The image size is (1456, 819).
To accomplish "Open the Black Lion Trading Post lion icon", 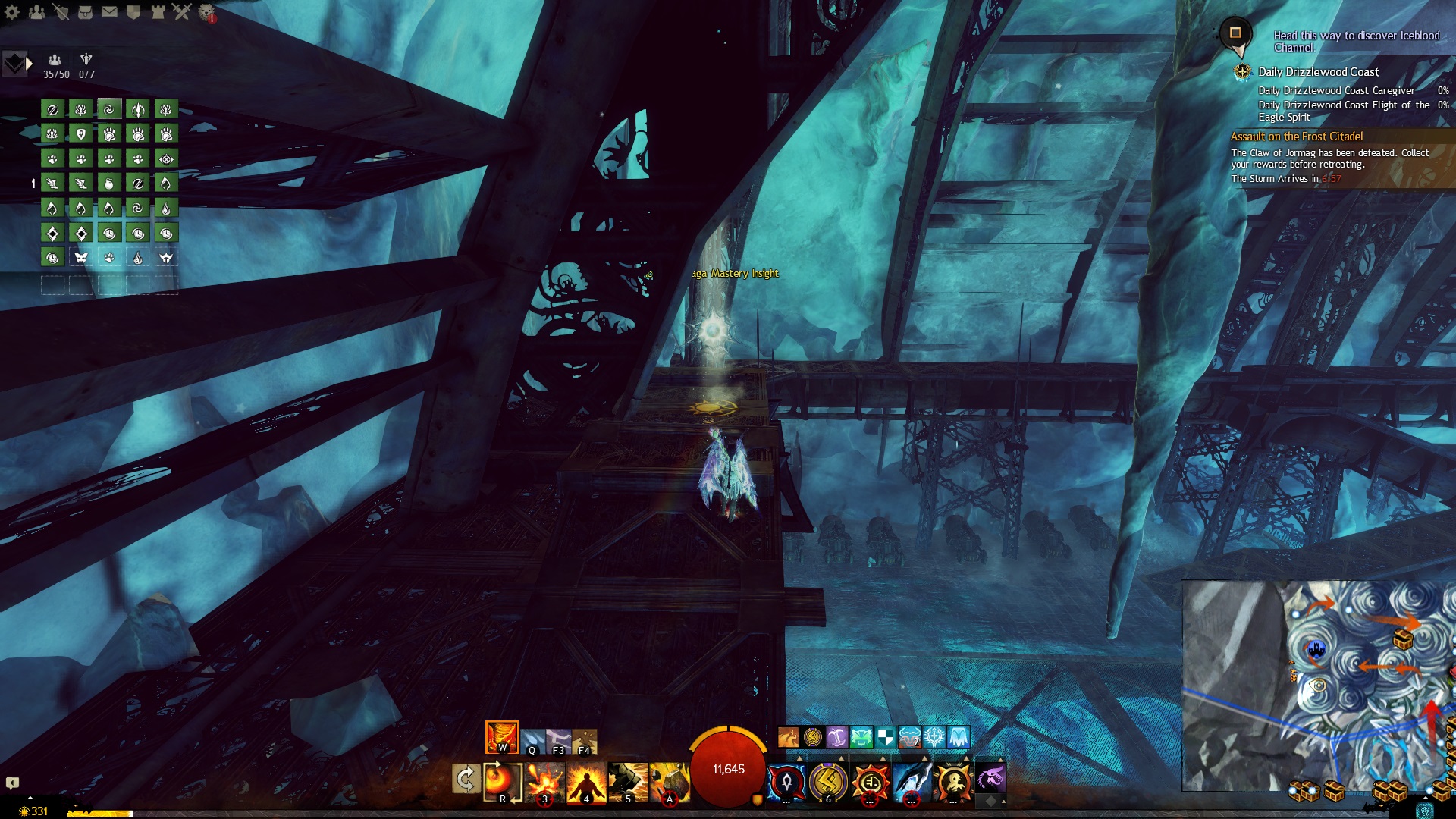I will click(x=206, y=12).
